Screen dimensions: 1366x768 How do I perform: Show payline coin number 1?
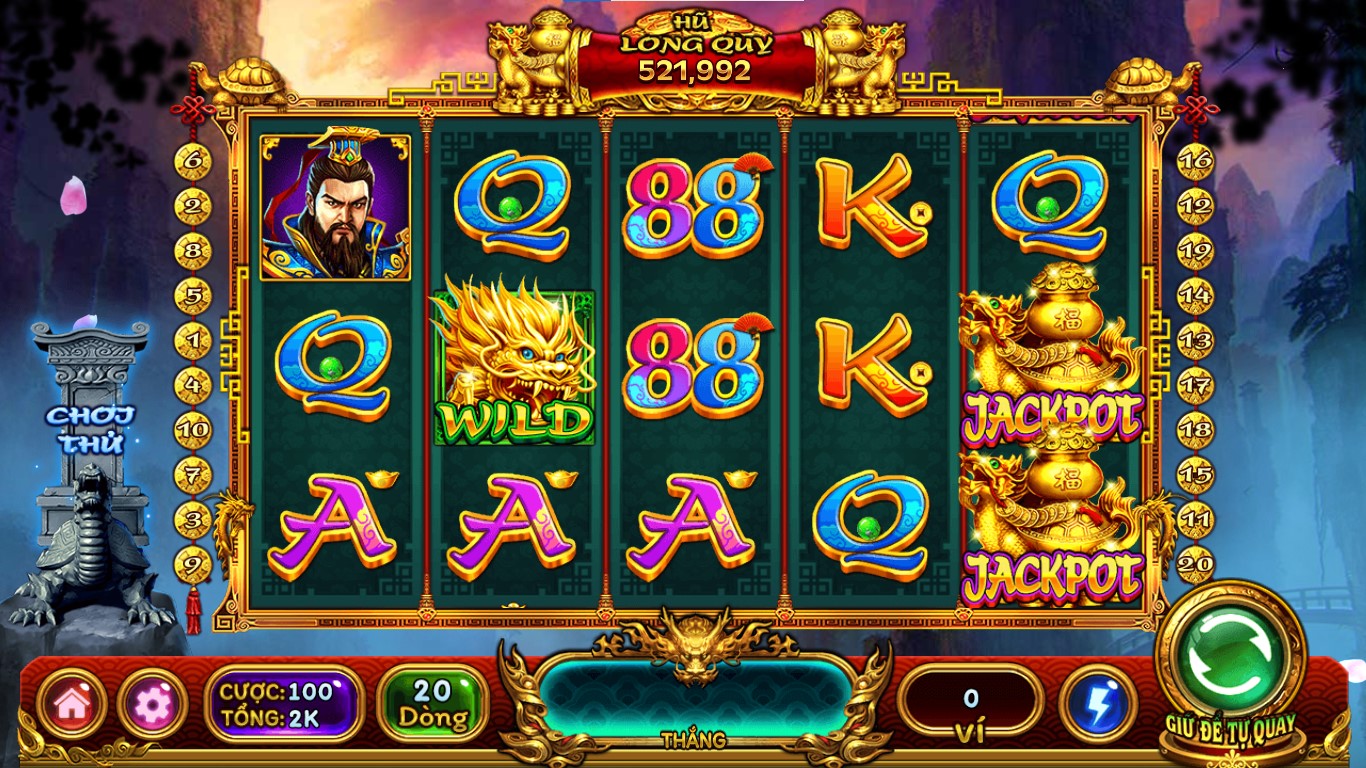193,341
